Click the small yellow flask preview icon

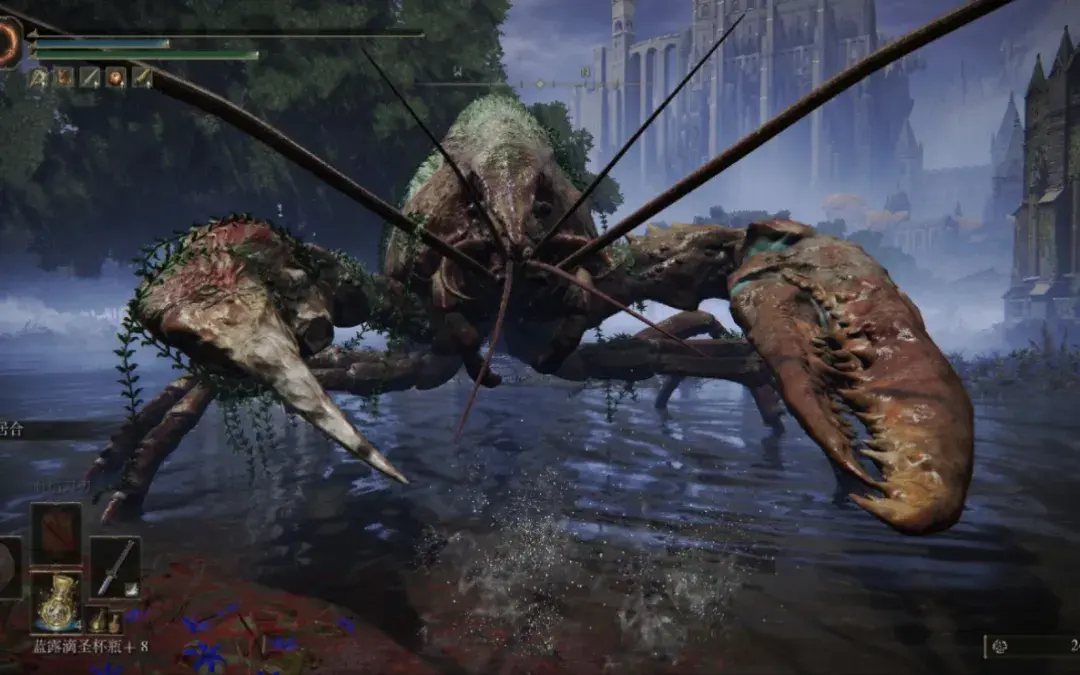pos(98,622)
